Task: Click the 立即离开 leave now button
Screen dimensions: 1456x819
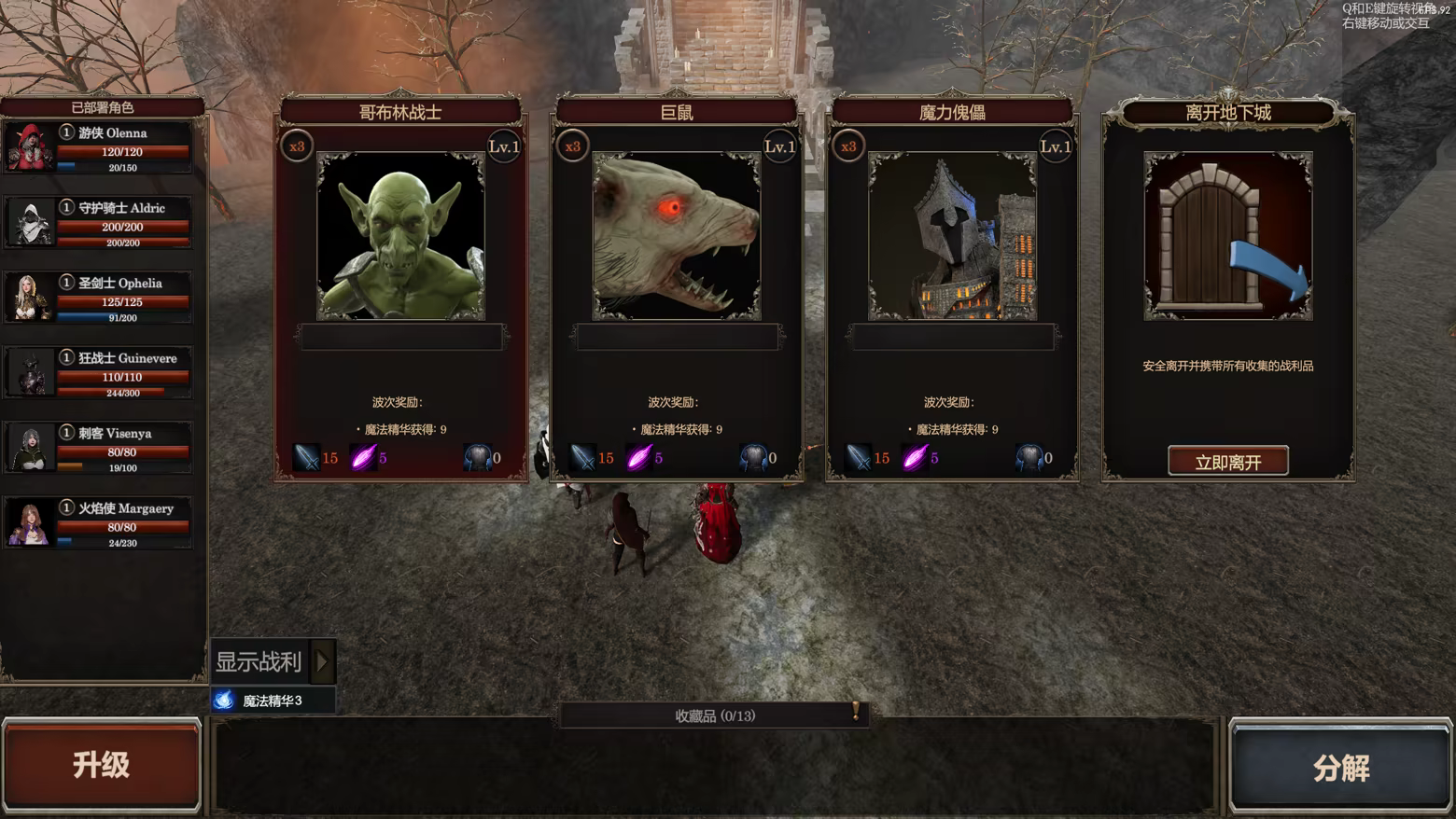Action: (x=1227, y=462)
